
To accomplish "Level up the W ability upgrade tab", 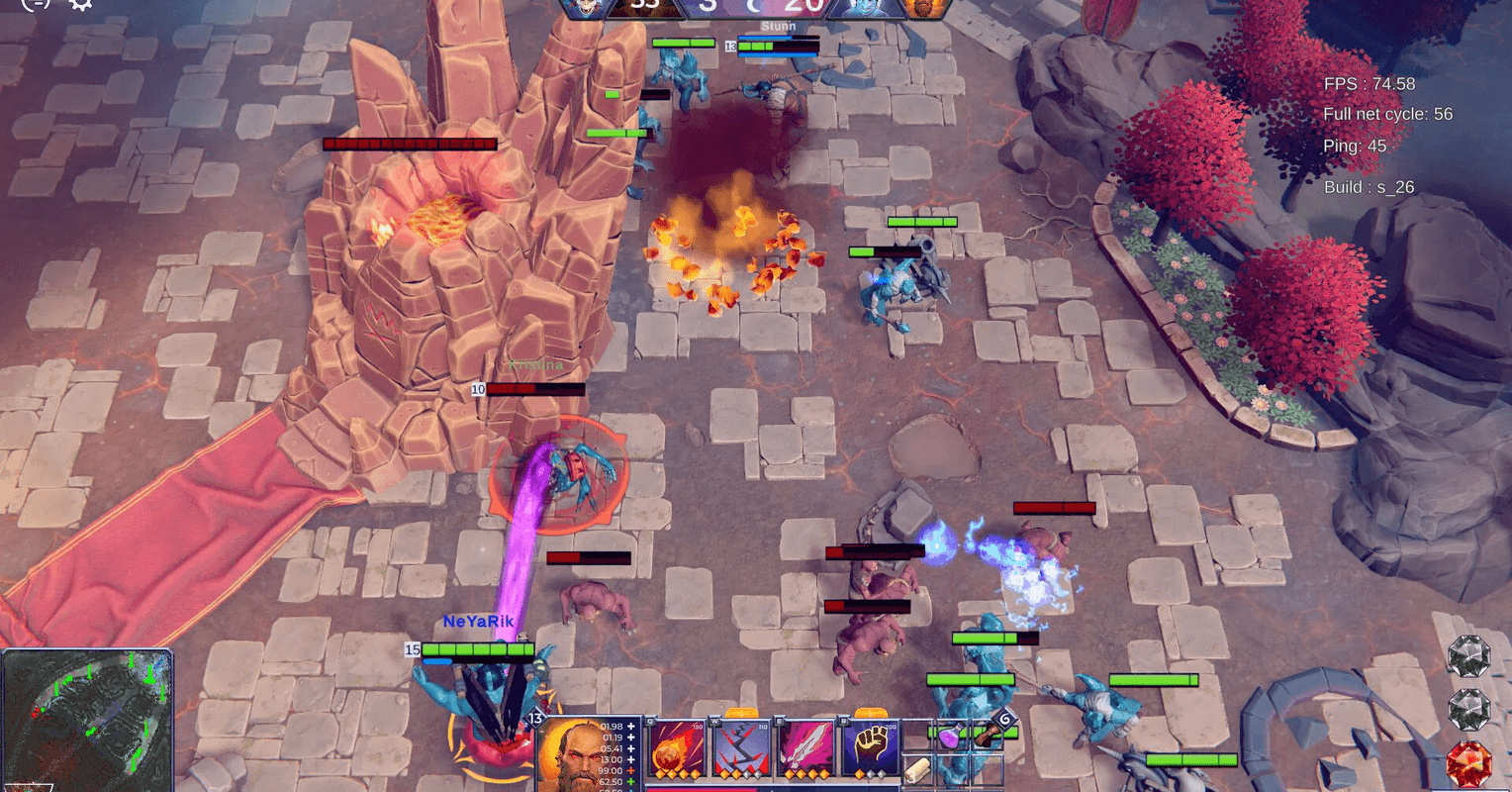I will coord(741,713).
